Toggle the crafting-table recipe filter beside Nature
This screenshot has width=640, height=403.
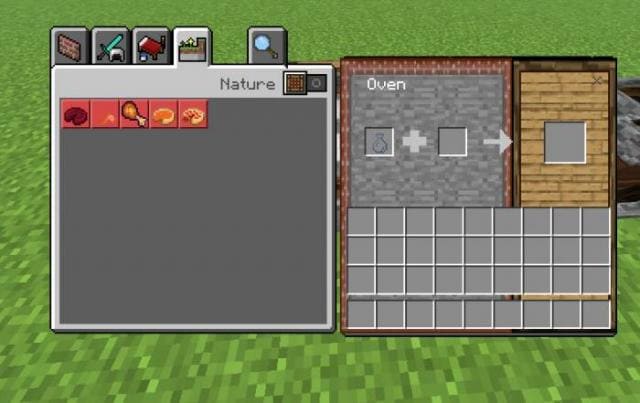[295, 84]
